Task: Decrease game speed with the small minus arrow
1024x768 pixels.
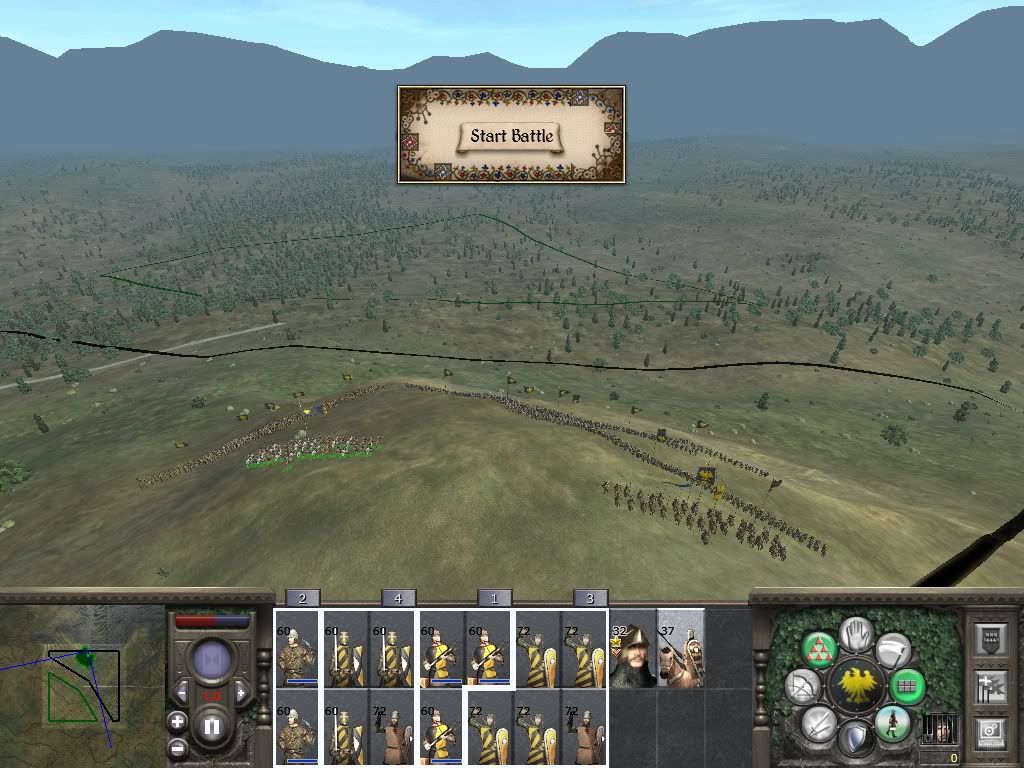Action: coord(183,693)
